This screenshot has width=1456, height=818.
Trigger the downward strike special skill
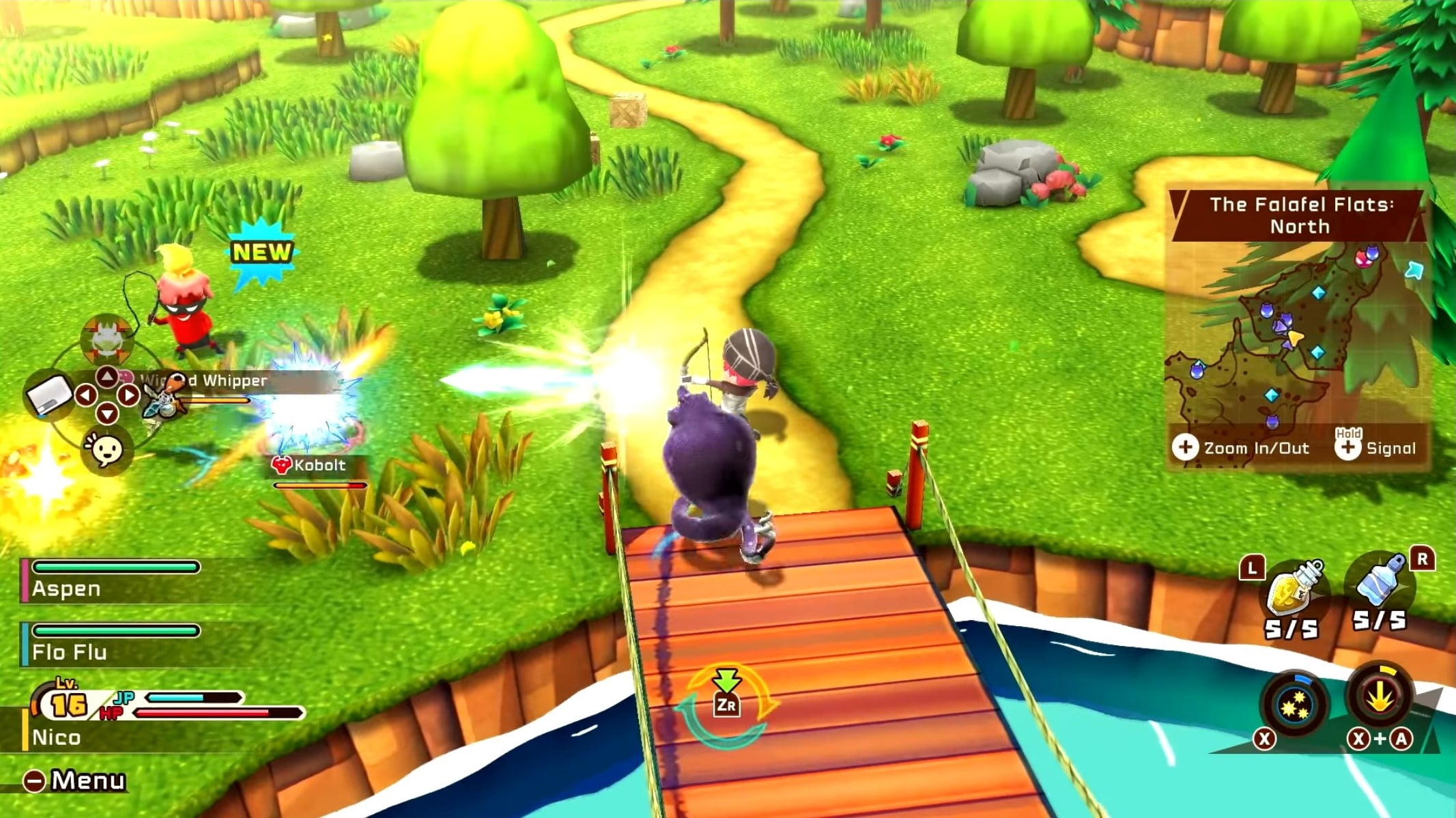1380,698
